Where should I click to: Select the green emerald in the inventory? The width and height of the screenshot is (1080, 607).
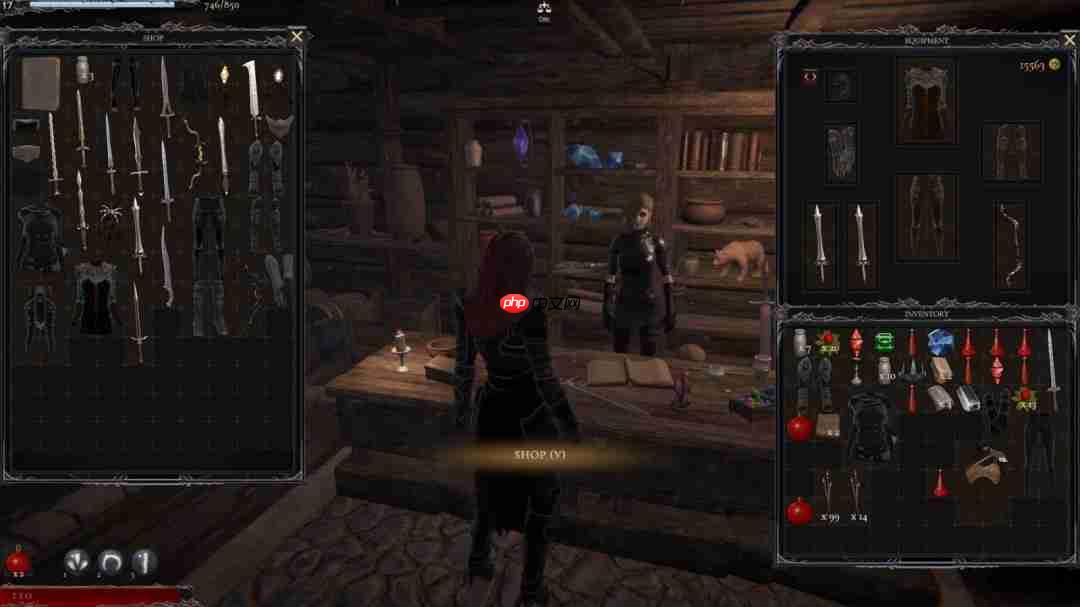pyautogui.click(x=883, y=342)
